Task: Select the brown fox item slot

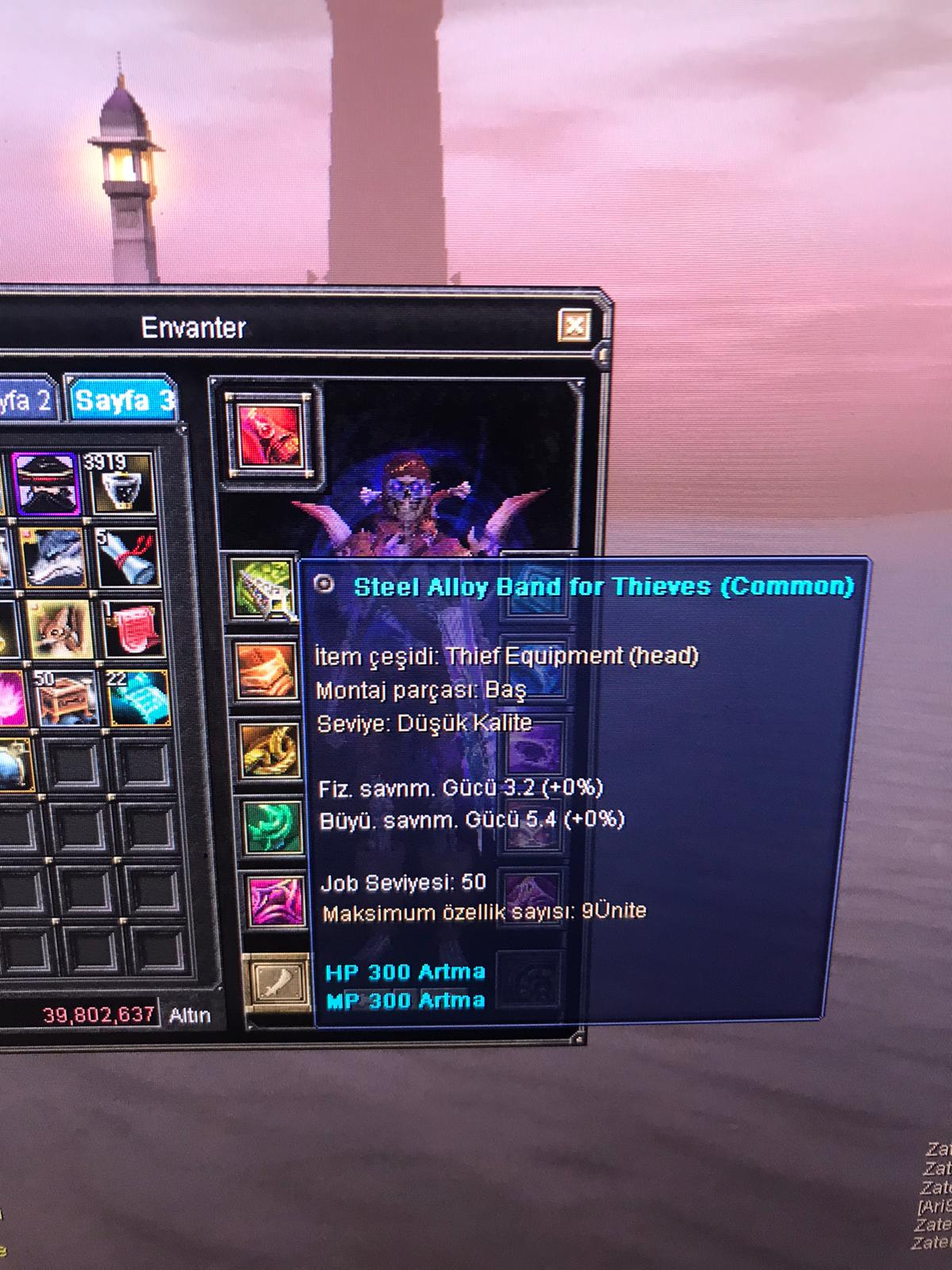Action: [x=60, y=629]
